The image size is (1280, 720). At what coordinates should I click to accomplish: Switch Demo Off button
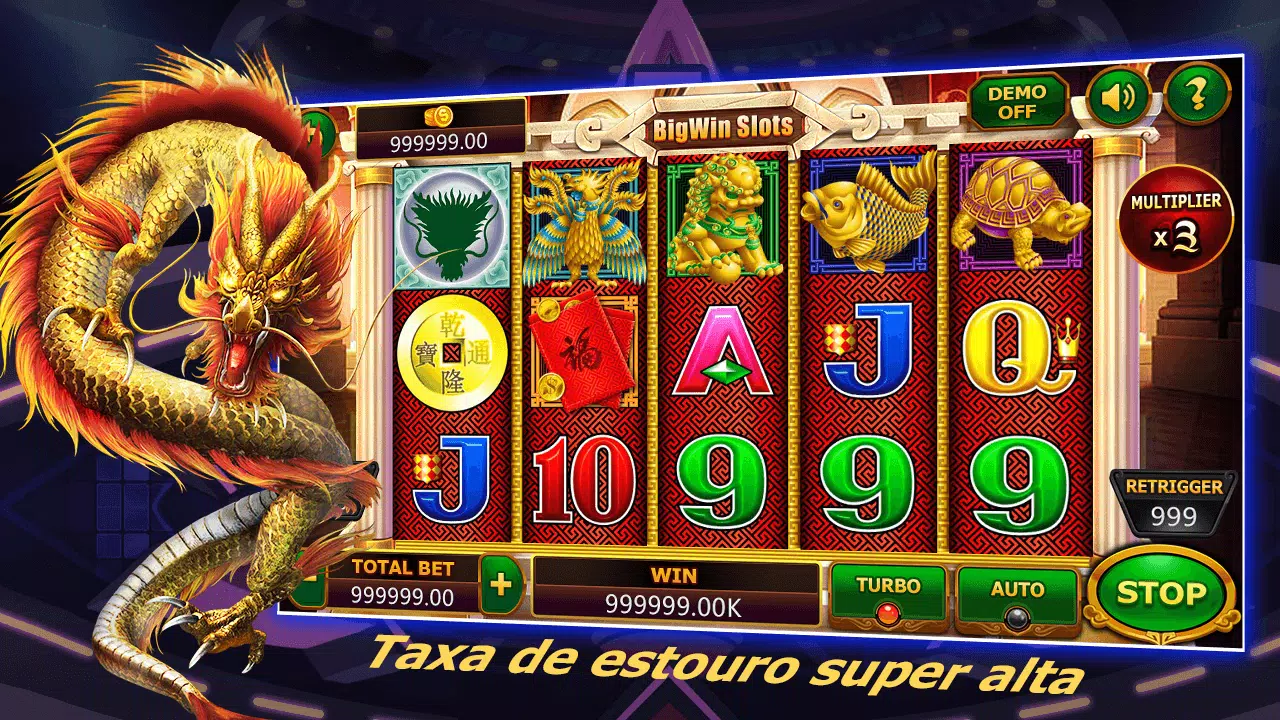pyautogui.click(x=1016, y=101)
